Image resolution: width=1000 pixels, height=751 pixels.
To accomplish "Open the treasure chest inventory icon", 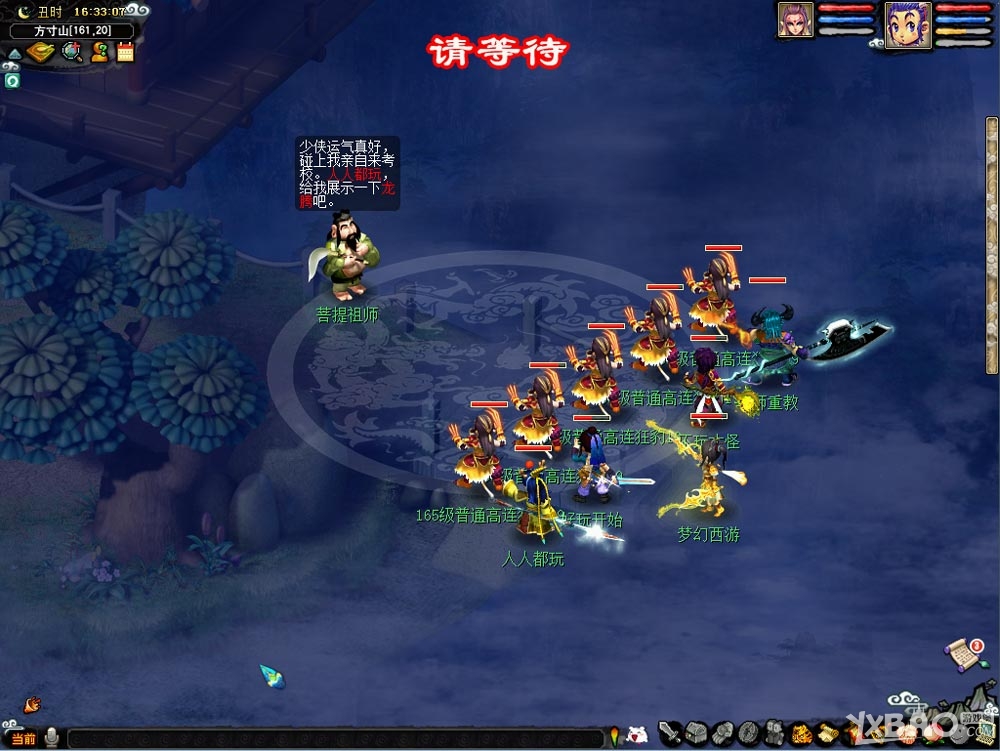I will pyautogui.click(x=696, y=733).
